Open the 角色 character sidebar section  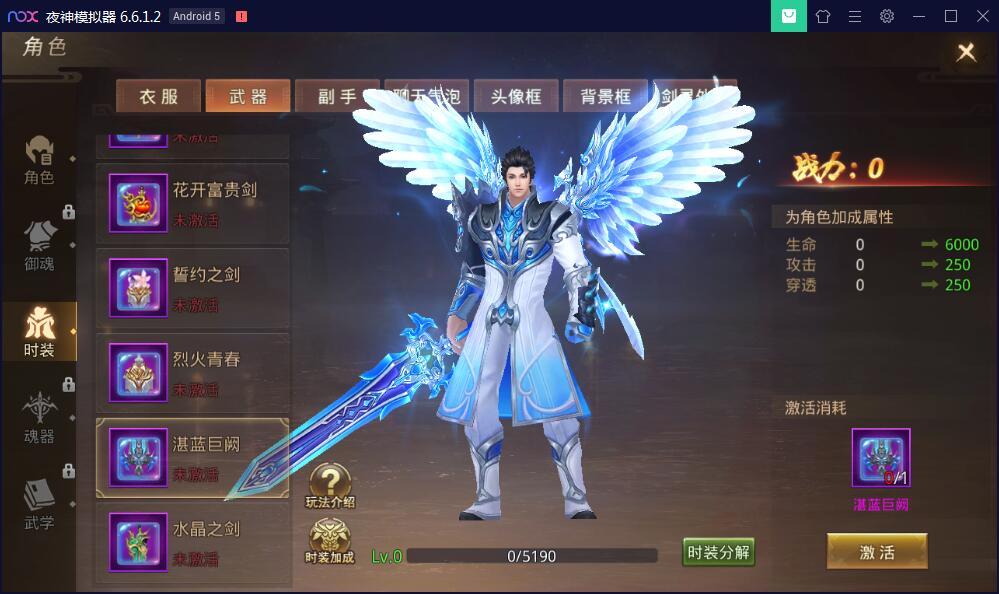click(40, 160)
